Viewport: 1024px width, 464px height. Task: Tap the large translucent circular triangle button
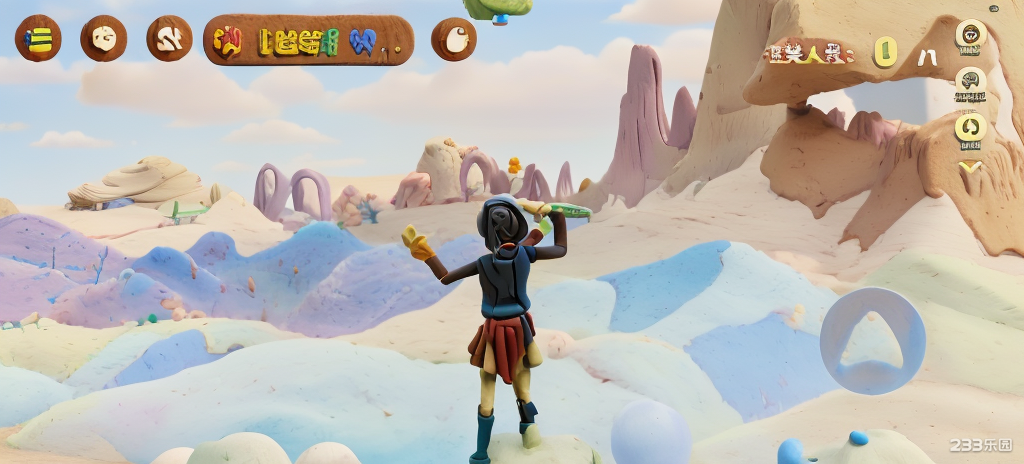click(x=872, y=340)
